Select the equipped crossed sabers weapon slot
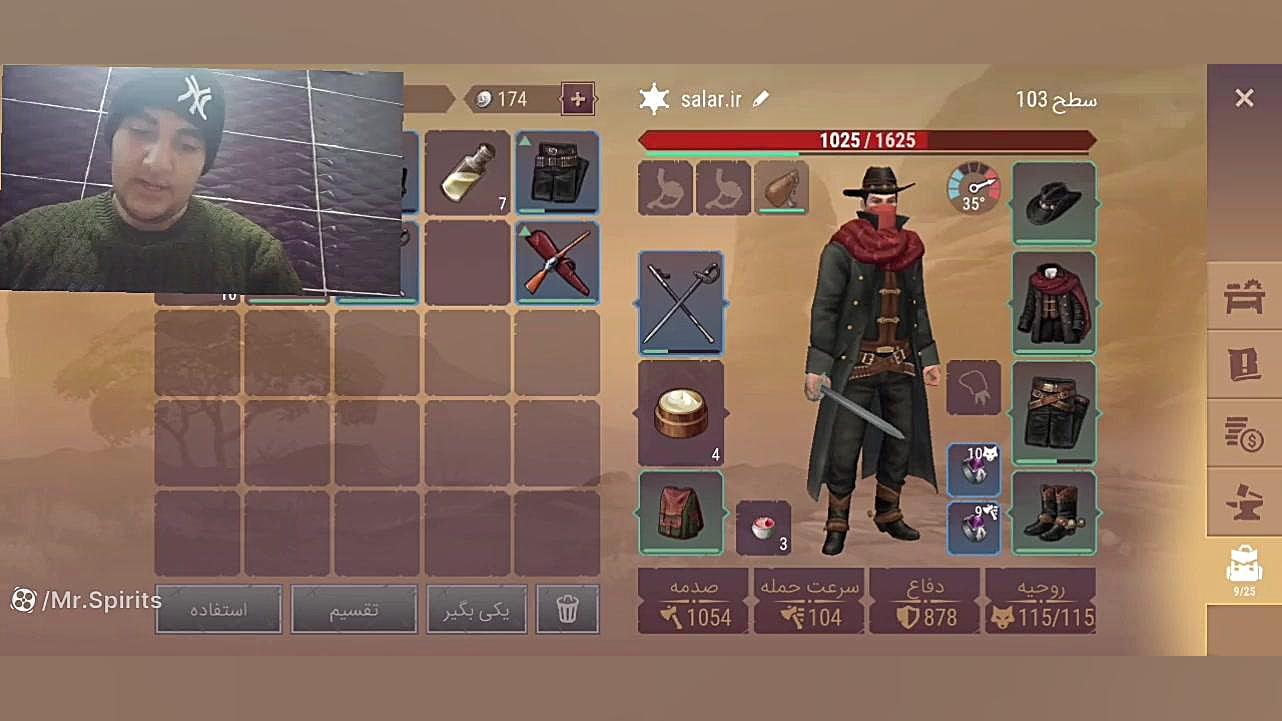This screenshot has width=1282, height=721. 680,303
